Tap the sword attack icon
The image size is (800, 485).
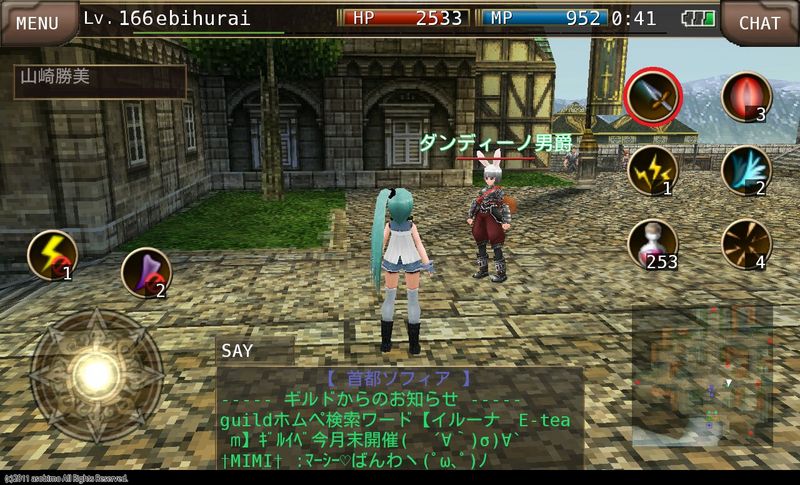point(651,98)
